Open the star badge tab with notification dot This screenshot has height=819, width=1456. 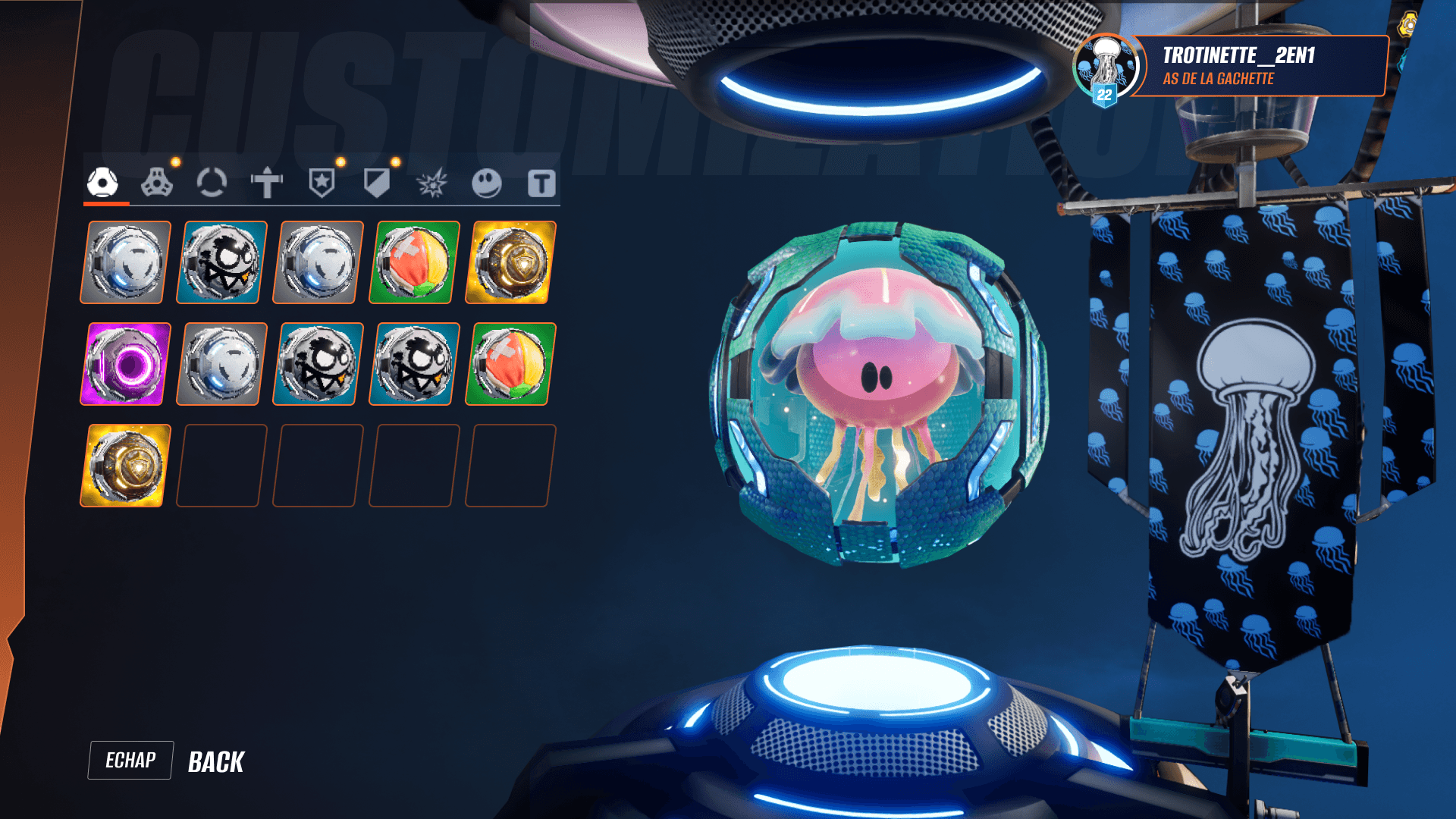(322, 182)
